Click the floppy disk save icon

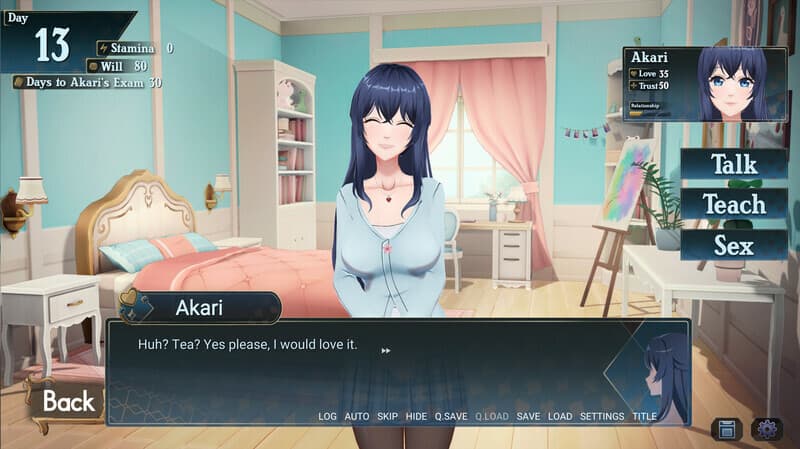(728, 429)
